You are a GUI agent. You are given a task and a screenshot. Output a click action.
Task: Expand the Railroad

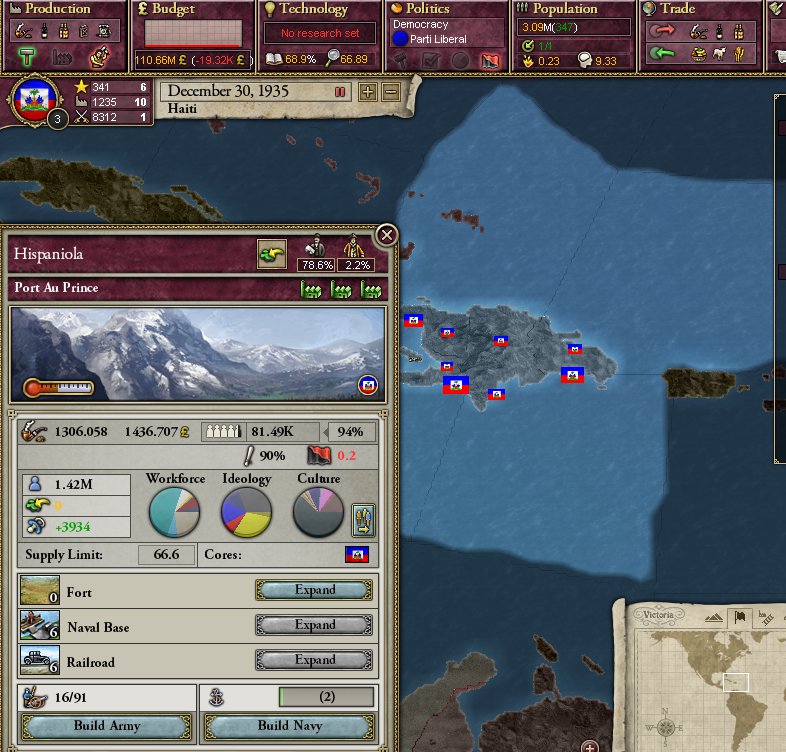coord(315,660)
